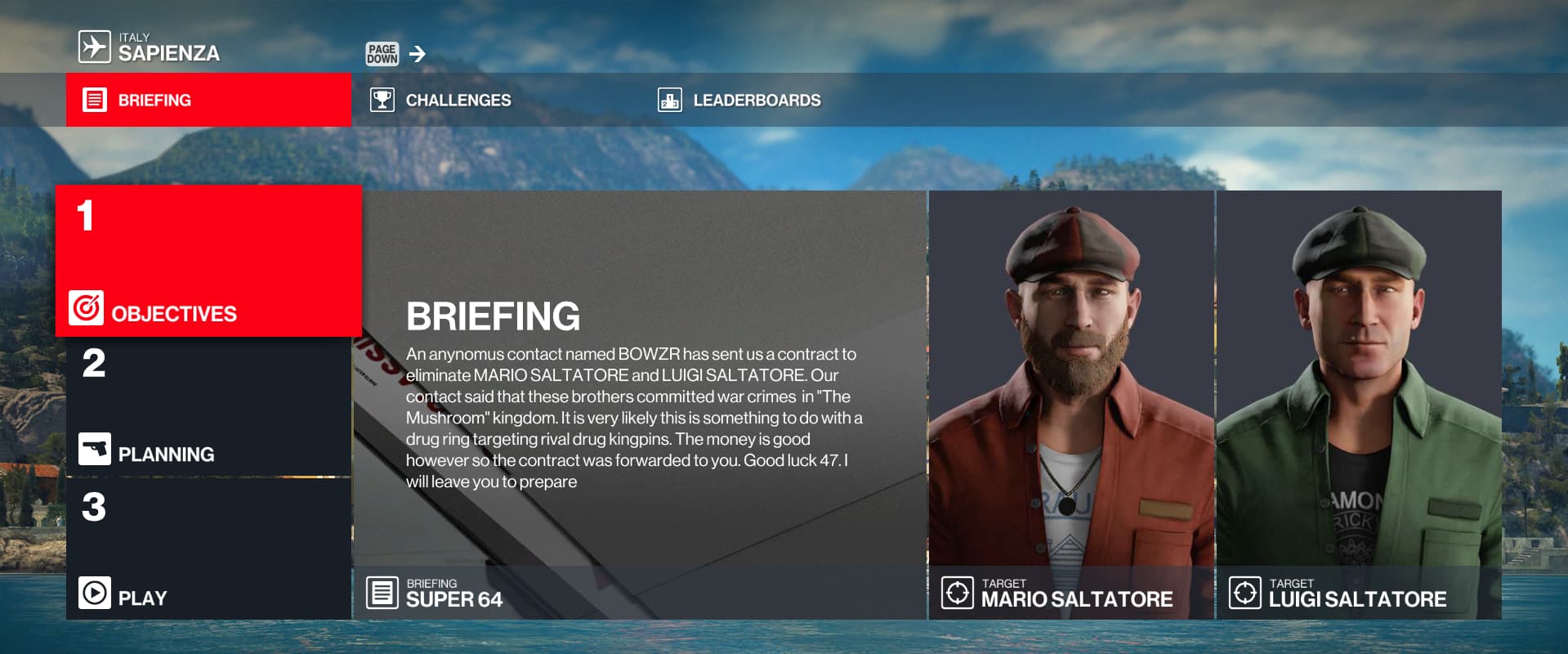Show the Leaderboards tab

point(756,100)
